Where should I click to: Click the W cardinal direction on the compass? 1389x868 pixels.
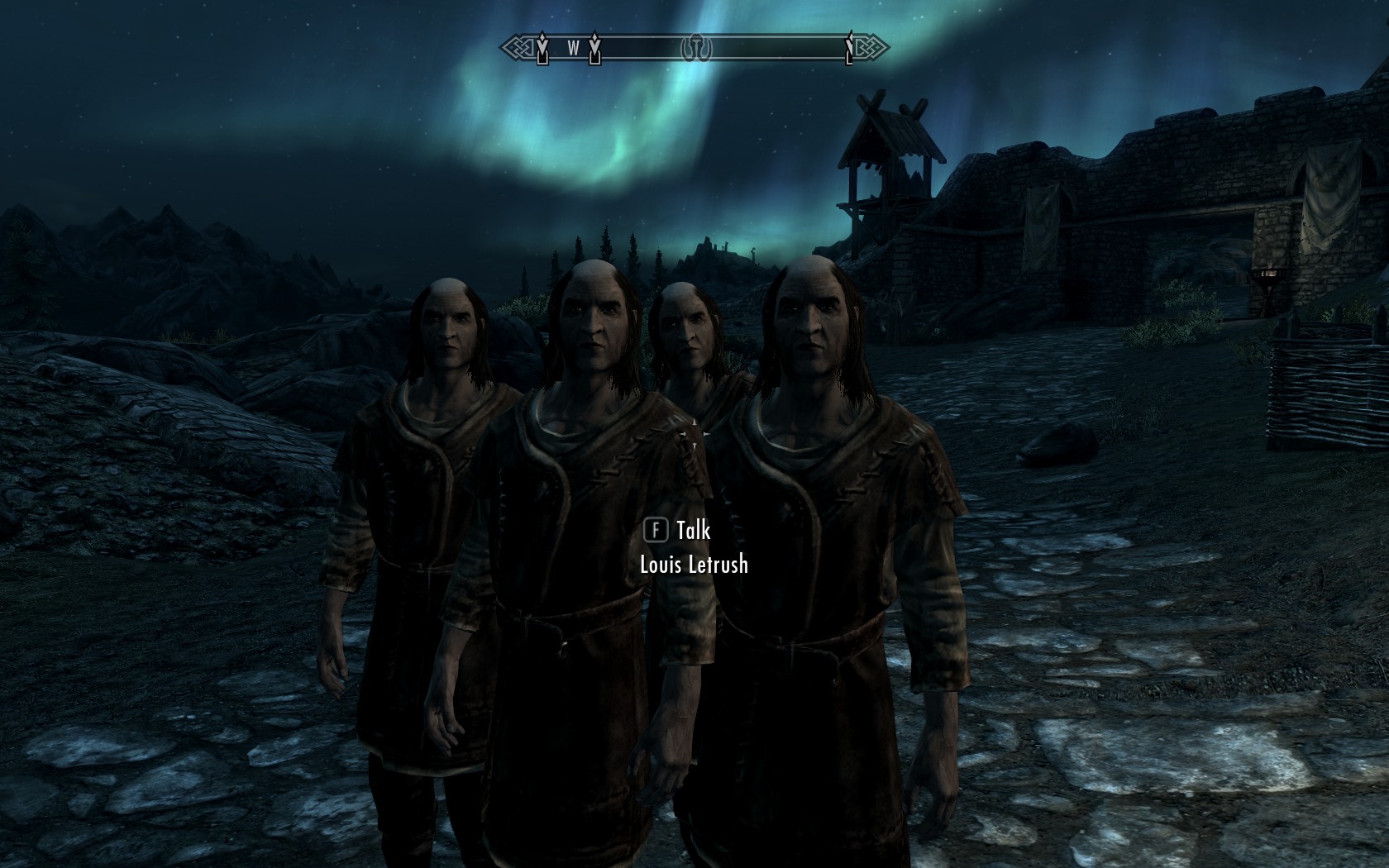(x=574, y=48)
